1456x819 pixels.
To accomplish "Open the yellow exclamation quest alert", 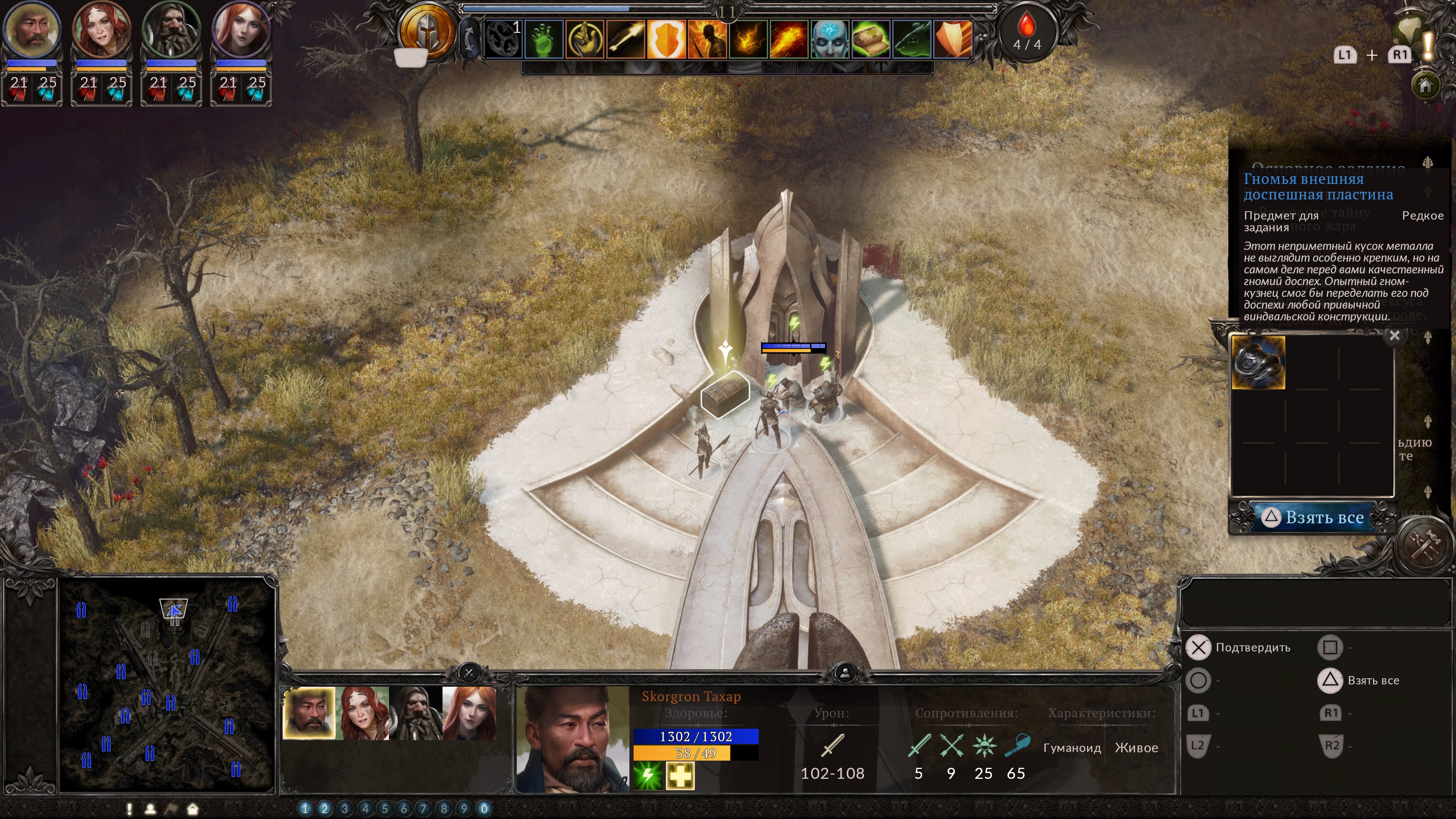I will pyautogui.click(x=1428, y=45).
